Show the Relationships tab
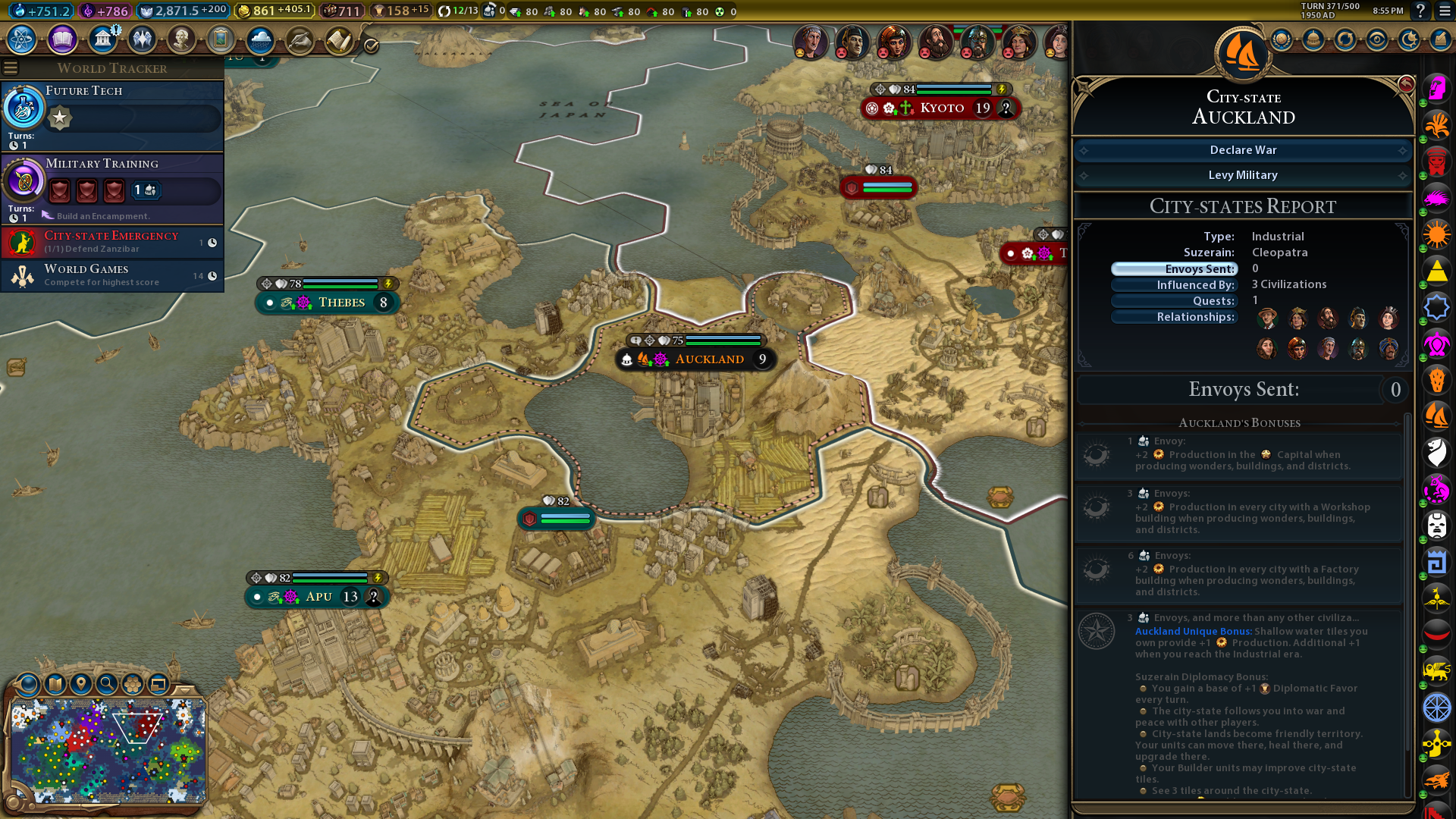 [x=1174, y=317]
